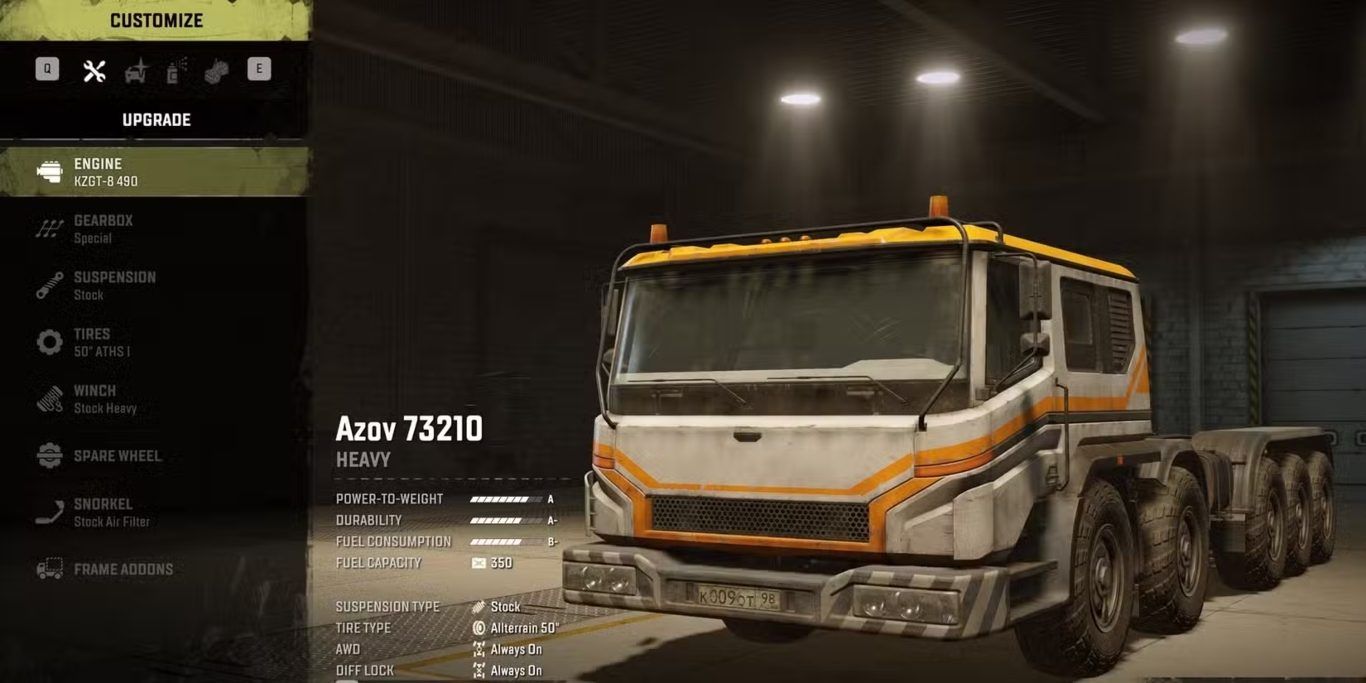This screenshot has height=683, width=1366.
Task: Switch to the wrench and screwdriver upgrade tab
Action: 94,70
